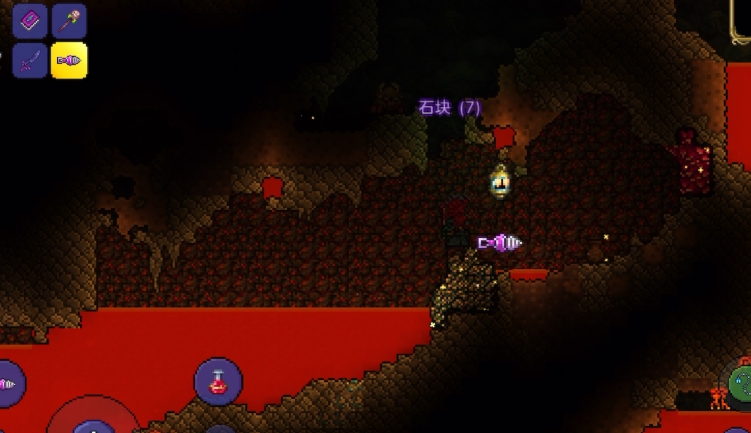The height and width of the screenshot is (433, 751).
Task: Tap the green grappling hook button
Action: point(741,384)
